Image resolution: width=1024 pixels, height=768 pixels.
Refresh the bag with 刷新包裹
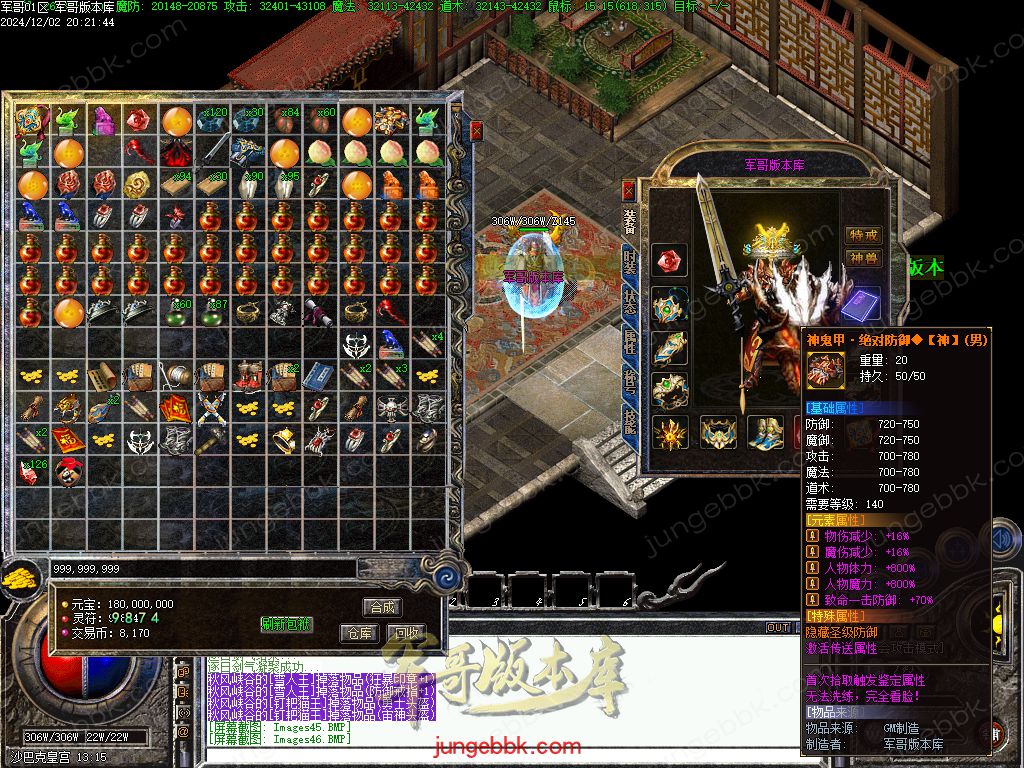[x=287, y=624]
